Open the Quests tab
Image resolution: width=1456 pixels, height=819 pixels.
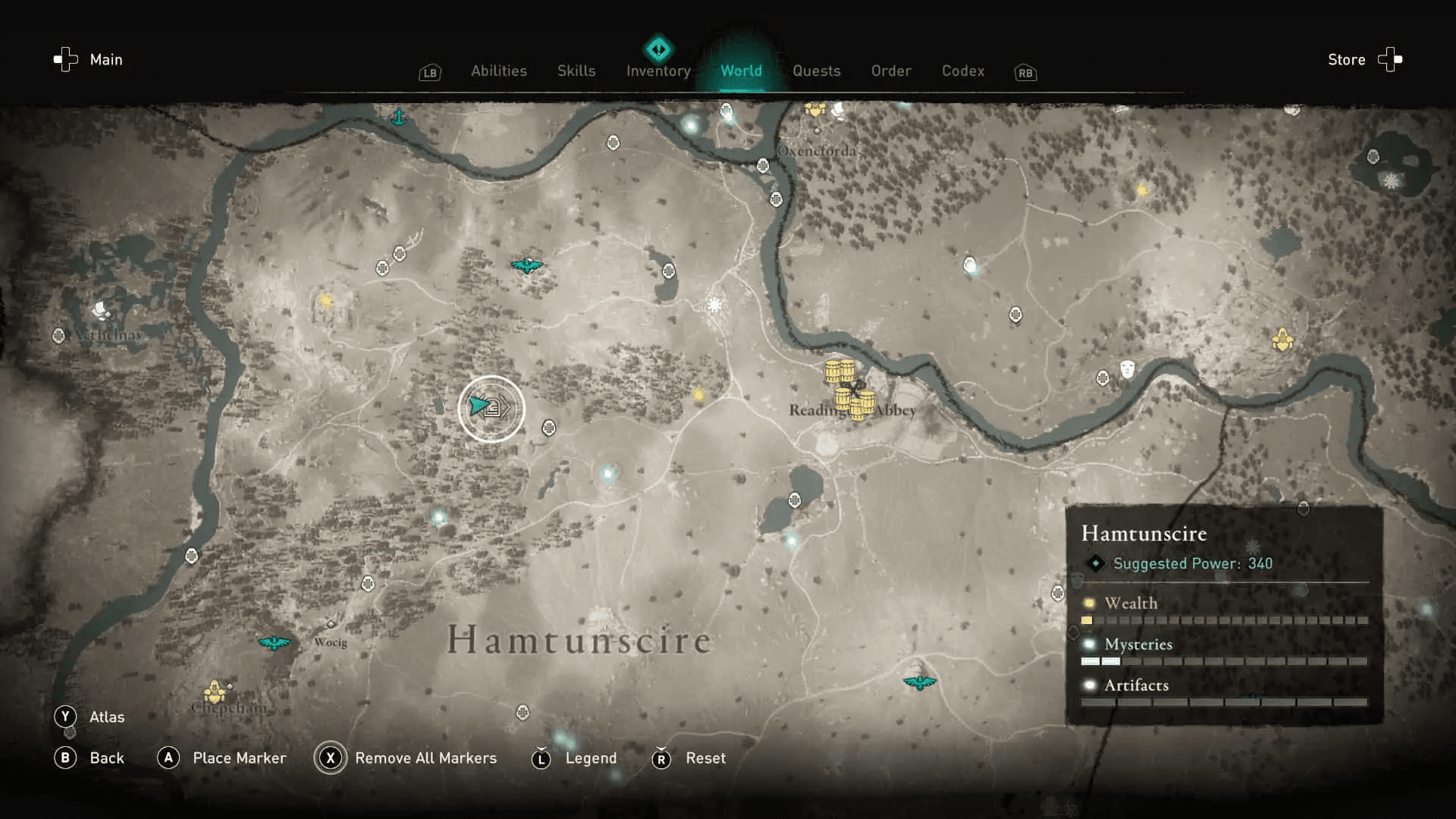[x=817, y=71]
